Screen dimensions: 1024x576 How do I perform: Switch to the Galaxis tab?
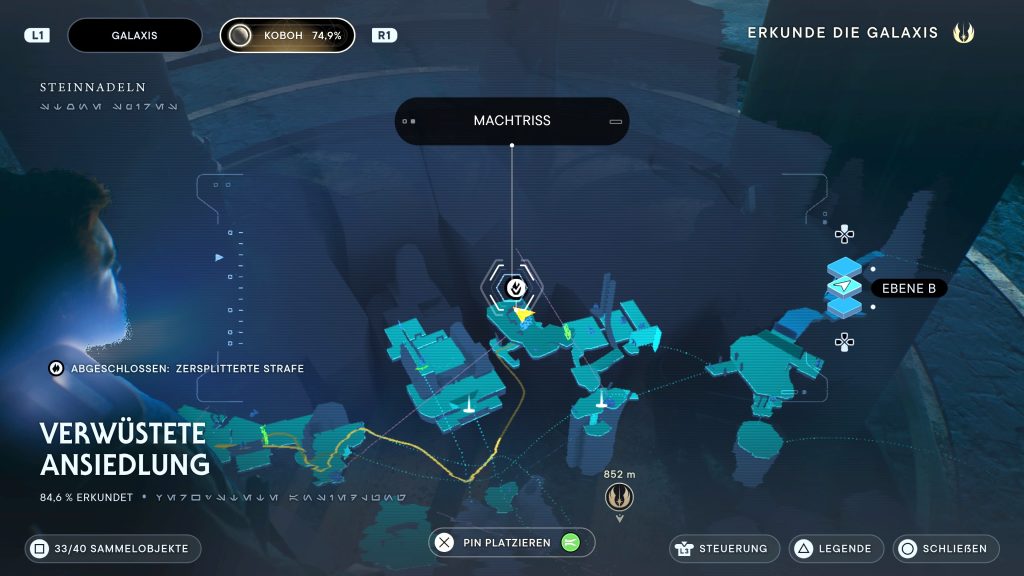134,35
